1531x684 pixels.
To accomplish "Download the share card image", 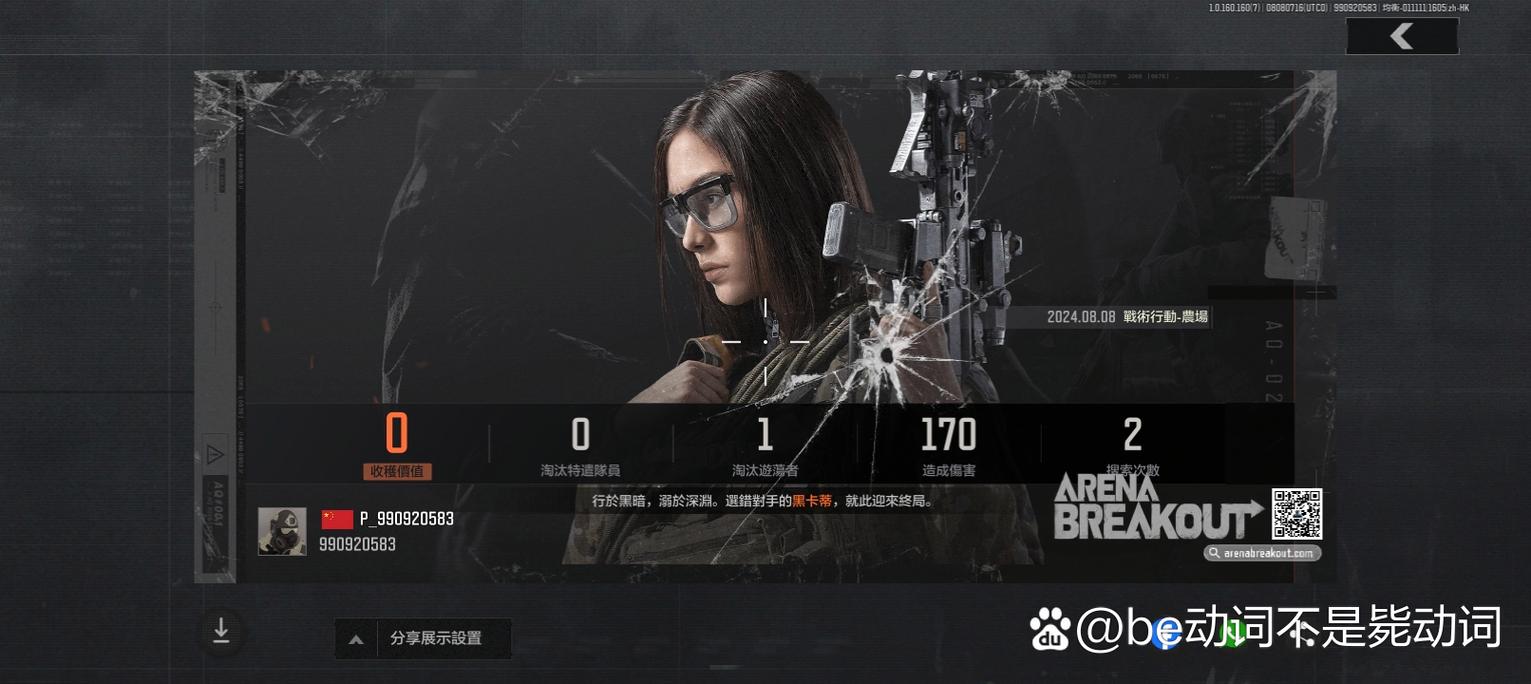I will point(221,631).
